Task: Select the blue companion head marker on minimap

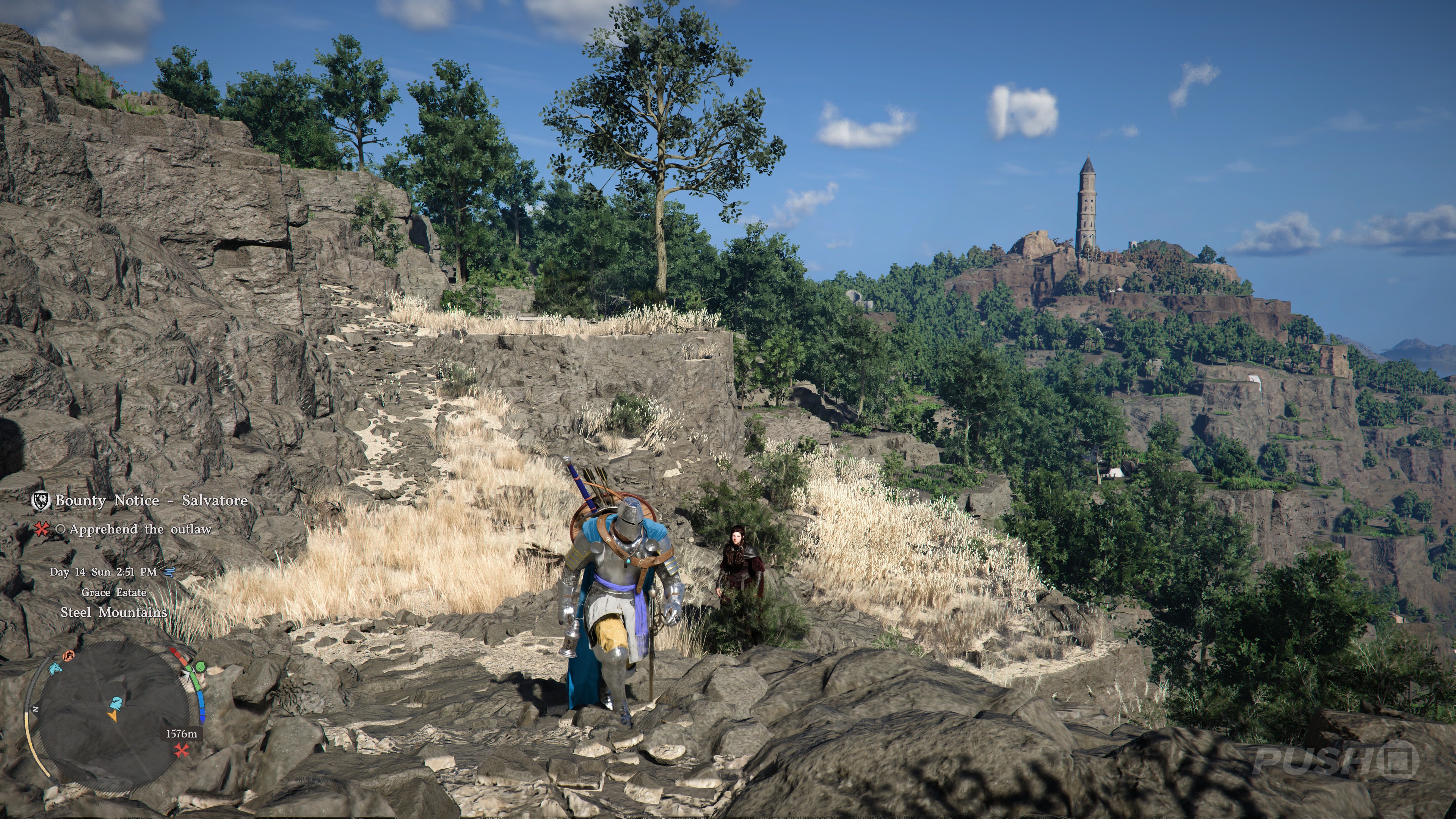Action: (x=116, y=704)
